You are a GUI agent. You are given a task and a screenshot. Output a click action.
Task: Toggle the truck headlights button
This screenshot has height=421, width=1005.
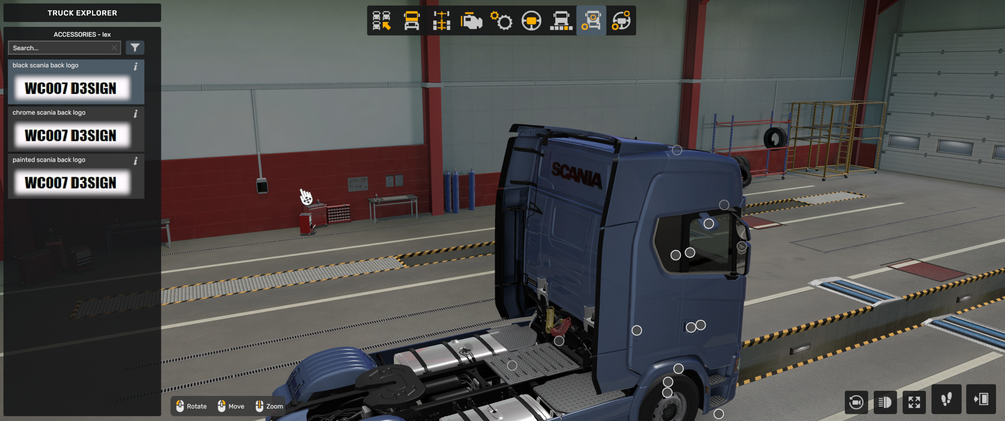pyautogui.click(x=885, y=402)
